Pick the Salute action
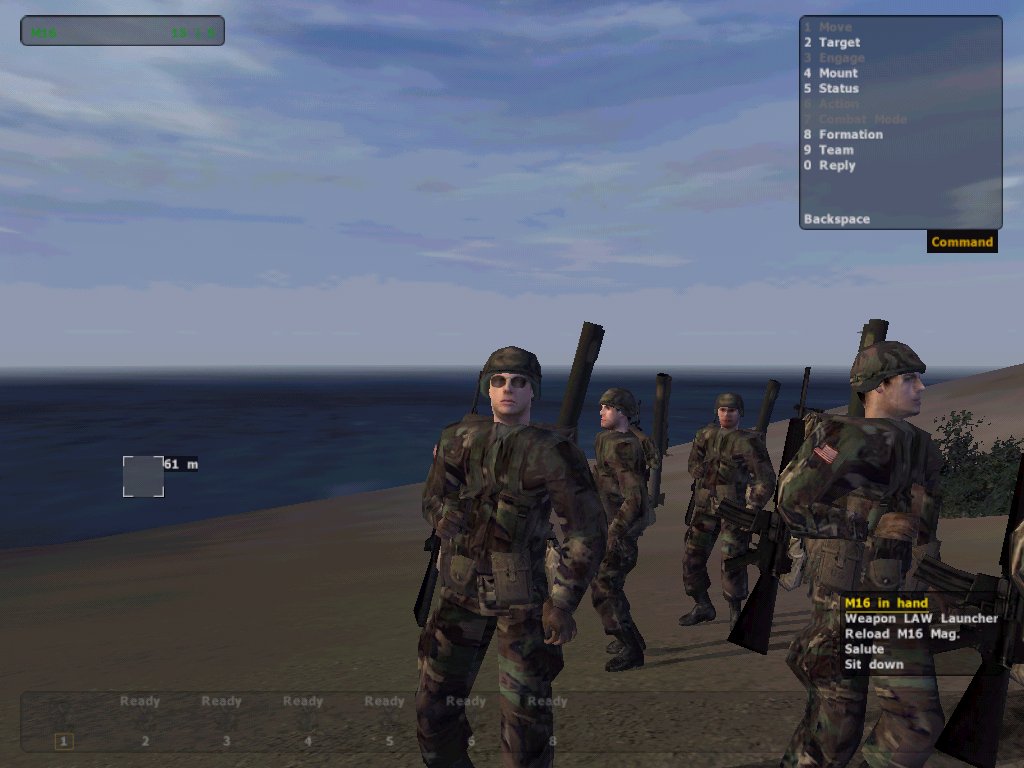 click(x=864, y=649)
